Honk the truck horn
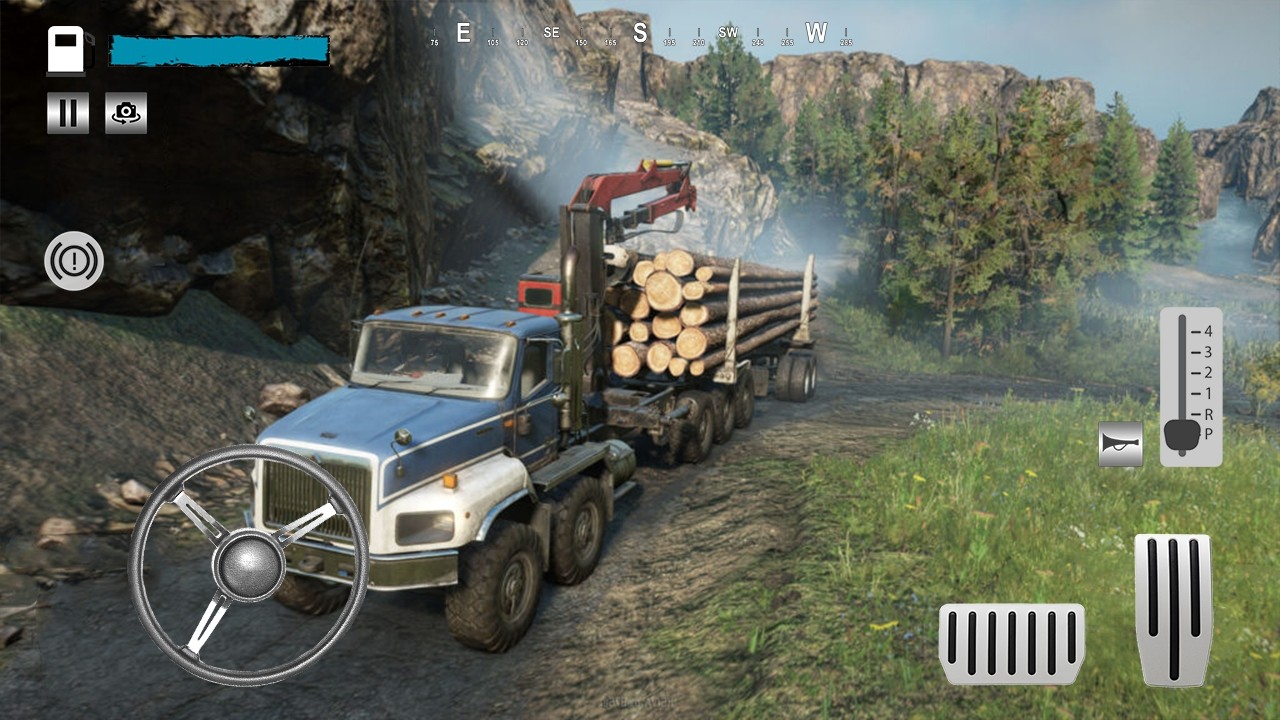1280x720 pixels. point(1120,444)
